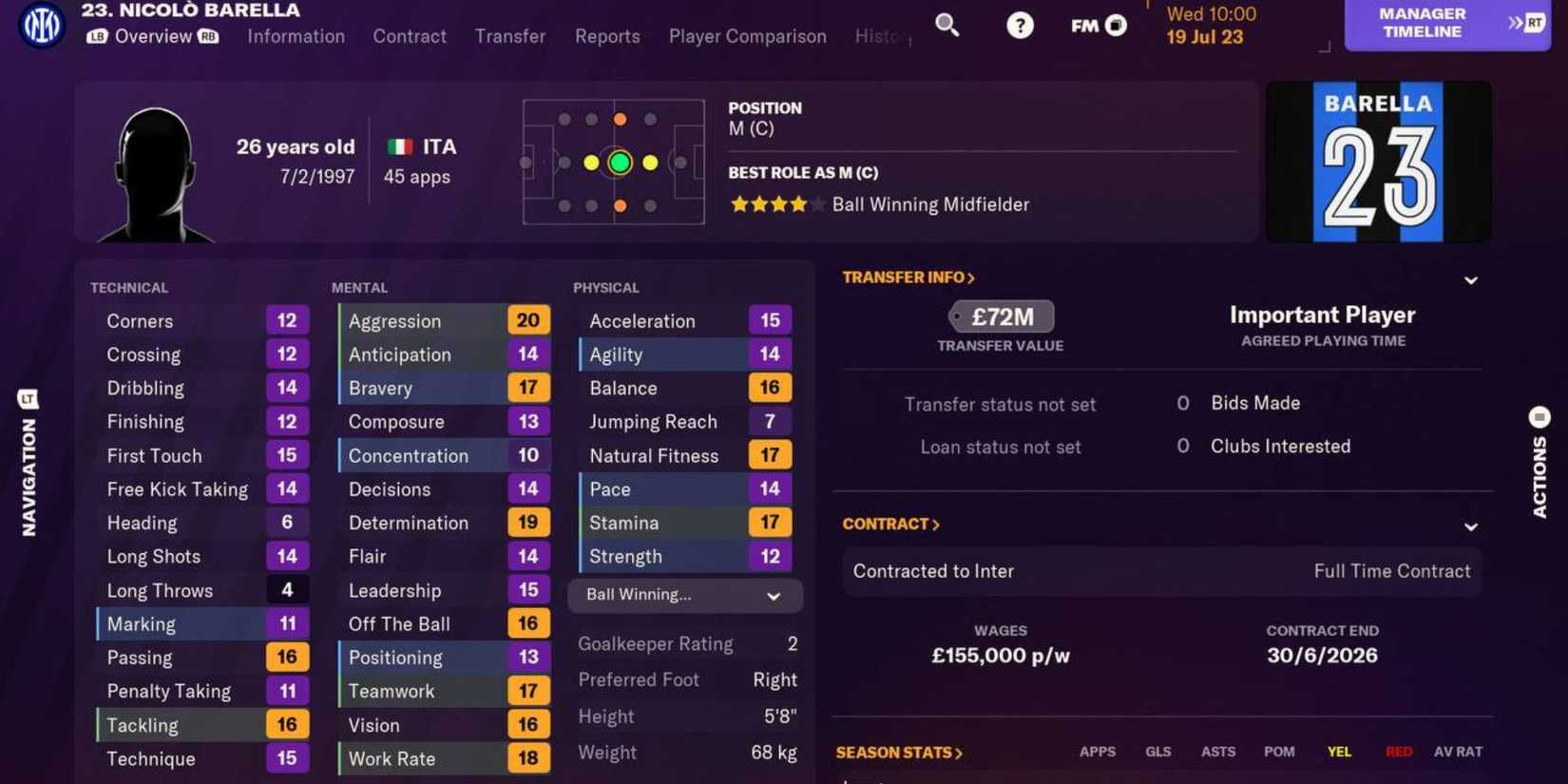The height and width of the screenshot is (784, 1568).
Task: Switch to the Transfer tab
Action: tap(509, 36)
